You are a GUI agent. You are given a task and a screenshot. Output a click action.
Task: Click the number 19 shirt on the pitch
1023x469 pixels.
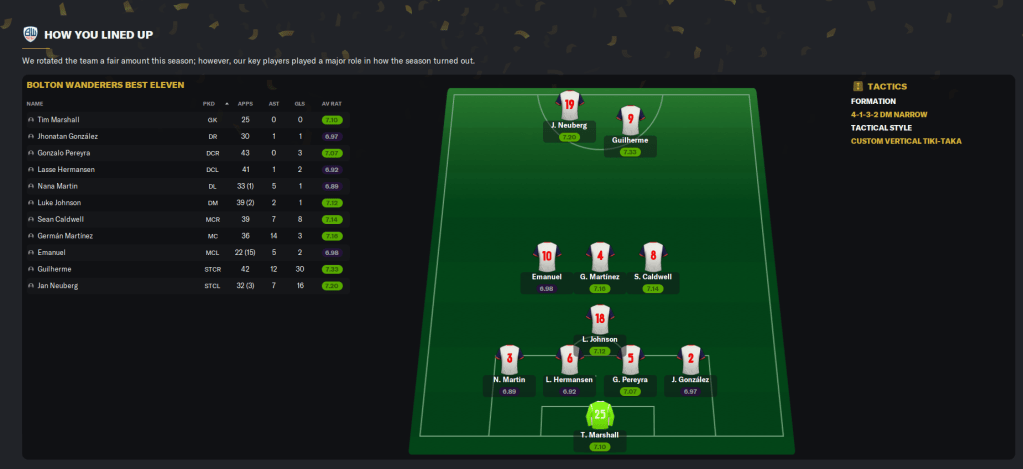(x=569, y=104)
